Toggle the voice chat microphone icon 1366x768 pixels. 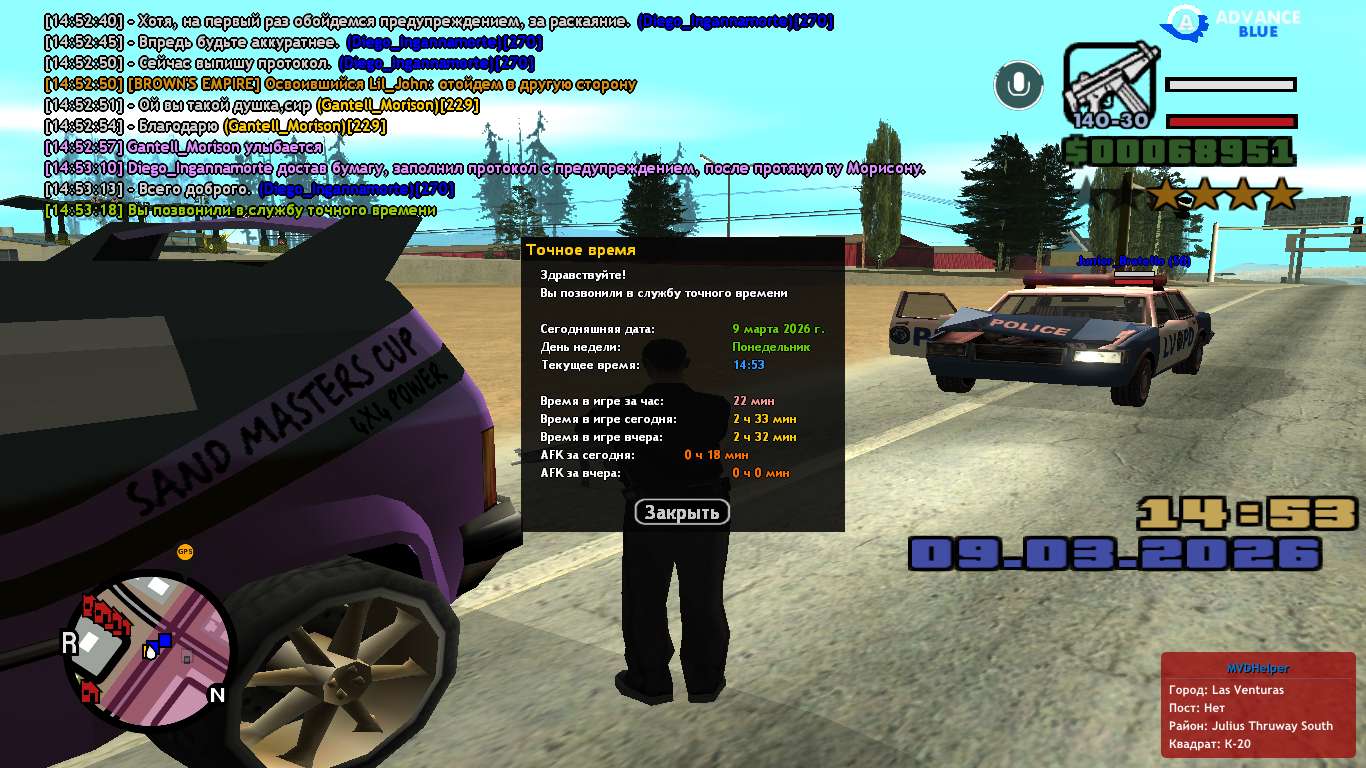pyautogui.click(x=1018, y=85)
